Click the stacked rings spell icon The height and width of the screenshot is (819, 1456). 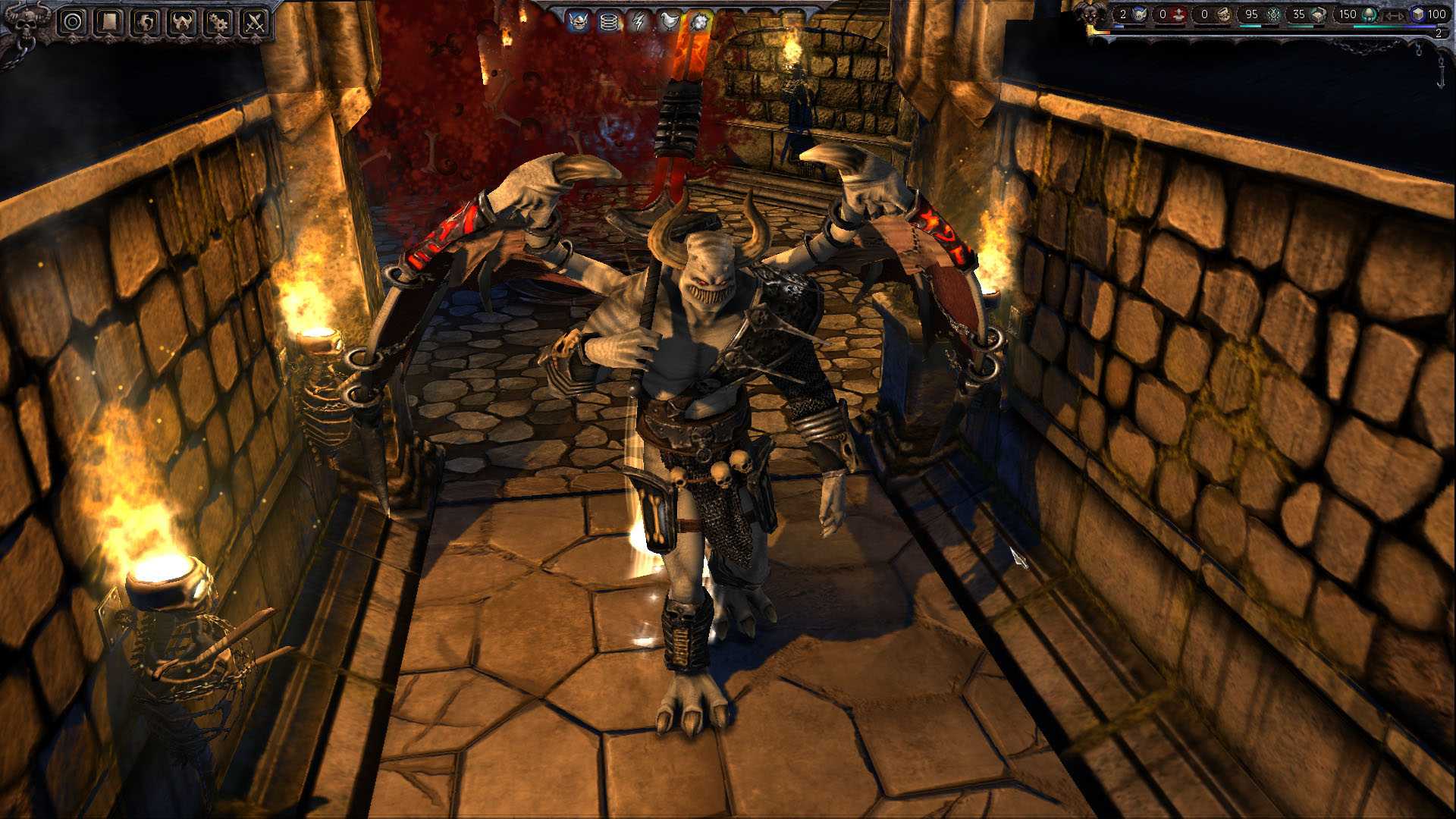(609, 21)
